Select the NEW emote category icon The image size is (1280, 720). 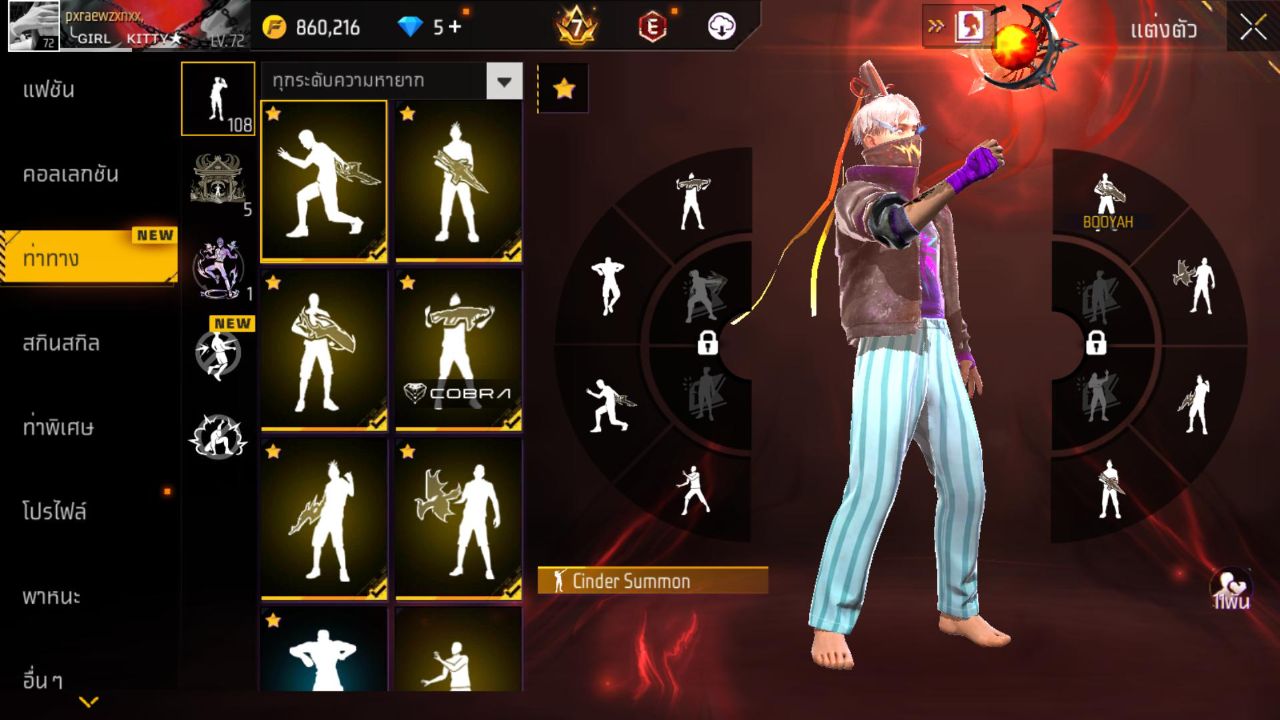[218, 352]
